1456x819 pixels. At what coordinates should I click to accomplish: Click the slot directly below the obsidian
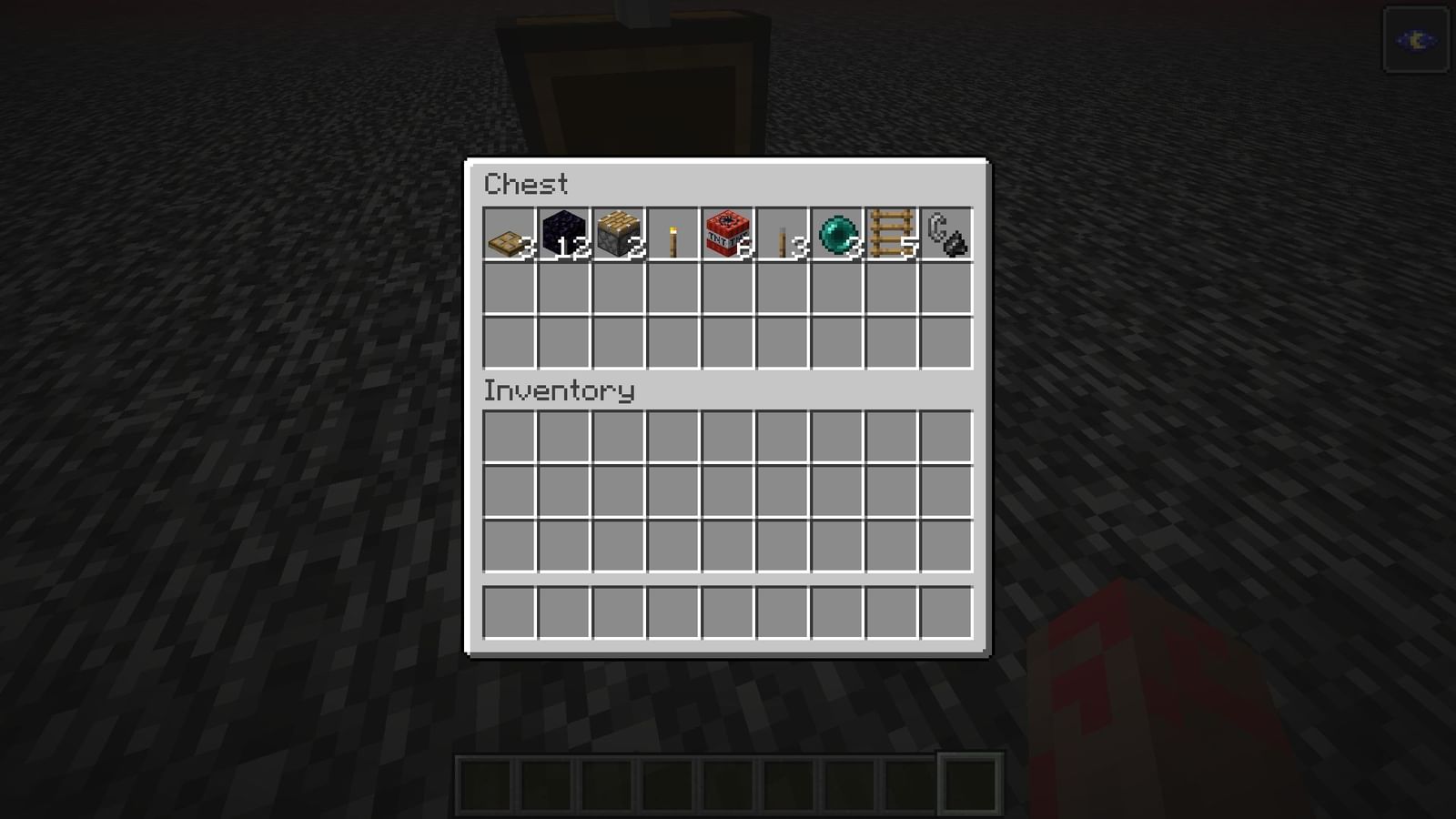coord(565,289)
